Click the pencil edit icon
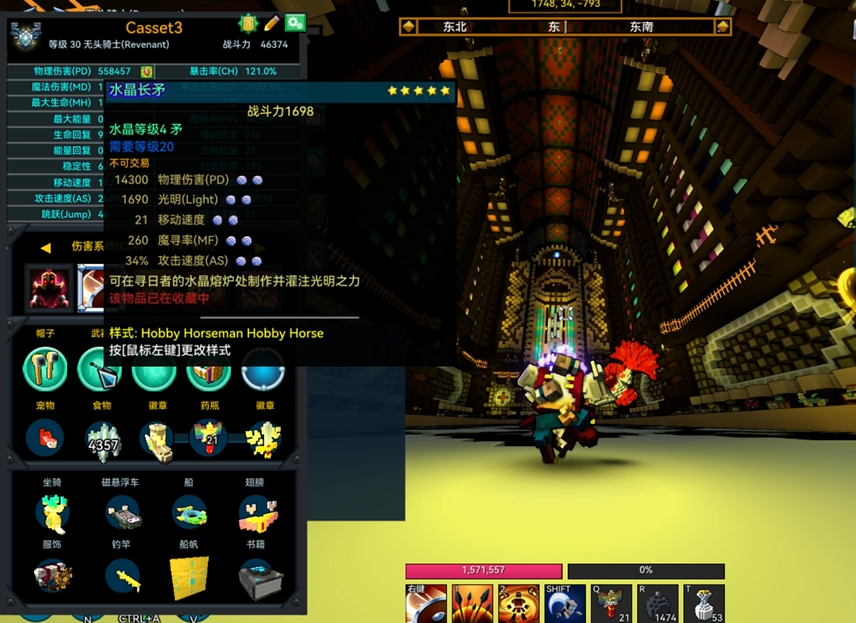Screen dimensions: 856x623 click(x=271, y=23)
